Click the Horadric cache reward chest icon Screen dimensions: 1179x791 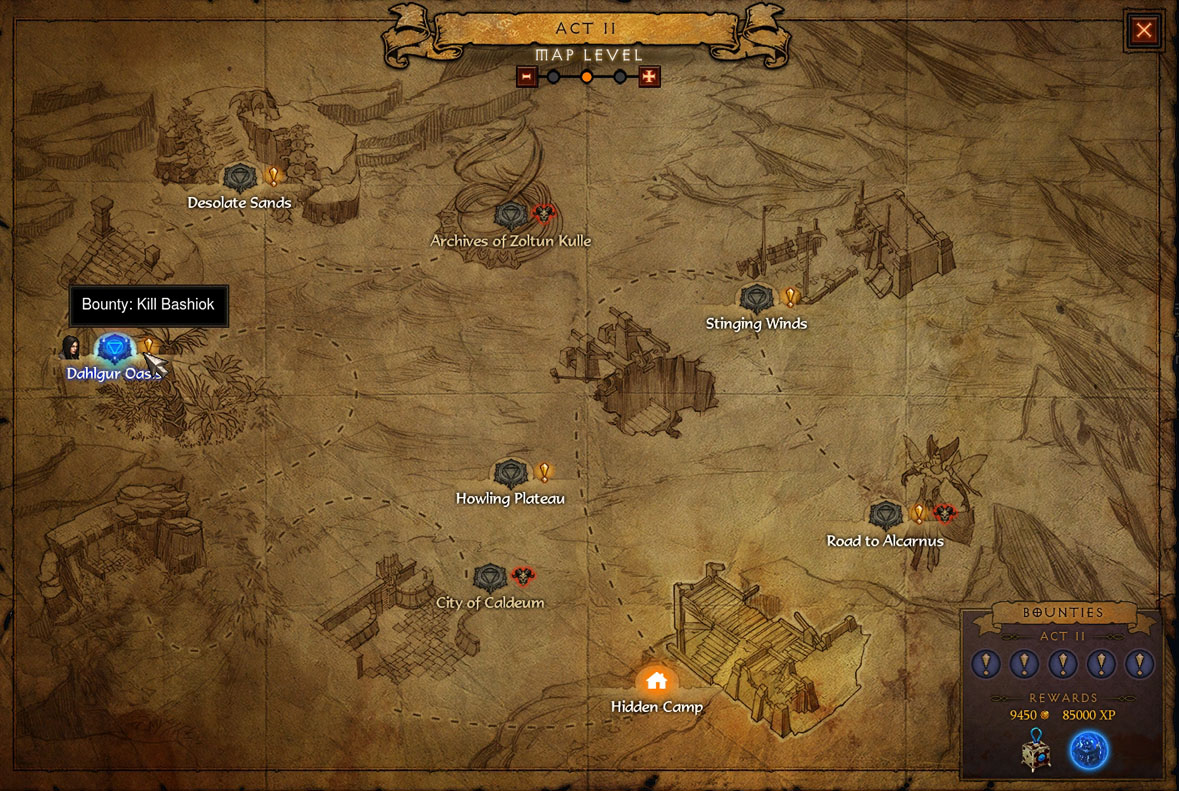1036,751
